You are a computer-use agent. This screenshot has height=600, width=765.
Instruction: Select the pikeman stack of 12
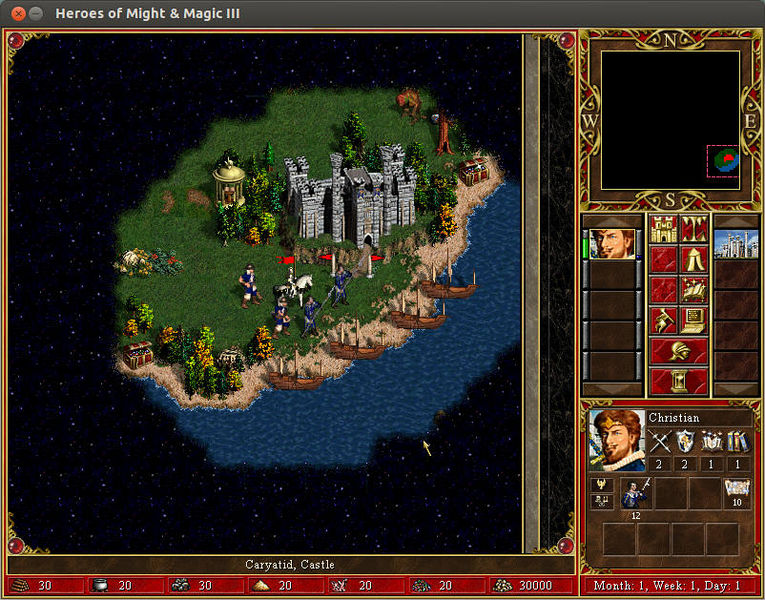(x=636, y=493)
